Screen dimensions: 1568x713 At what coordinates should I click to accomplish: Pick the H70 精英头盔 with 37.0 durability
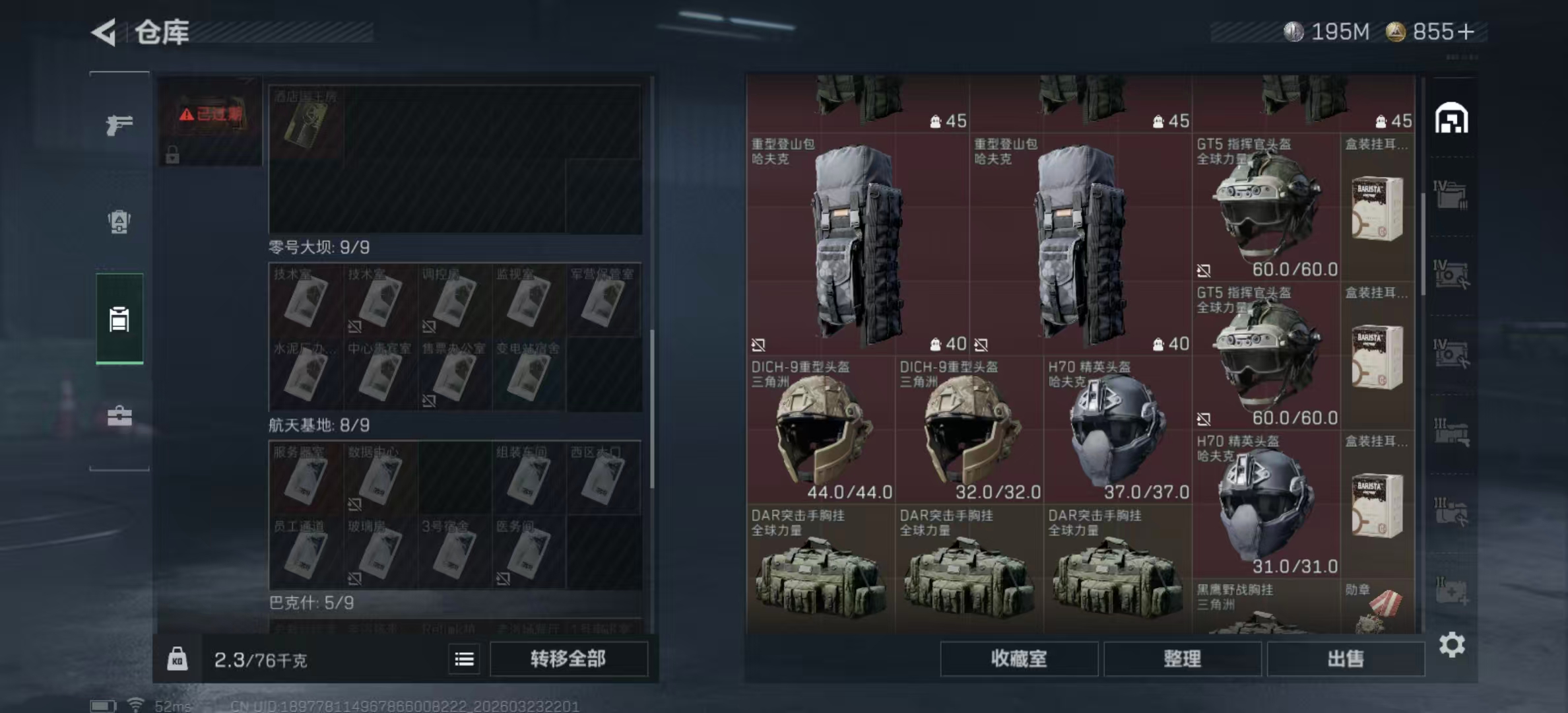[1118, 430]
